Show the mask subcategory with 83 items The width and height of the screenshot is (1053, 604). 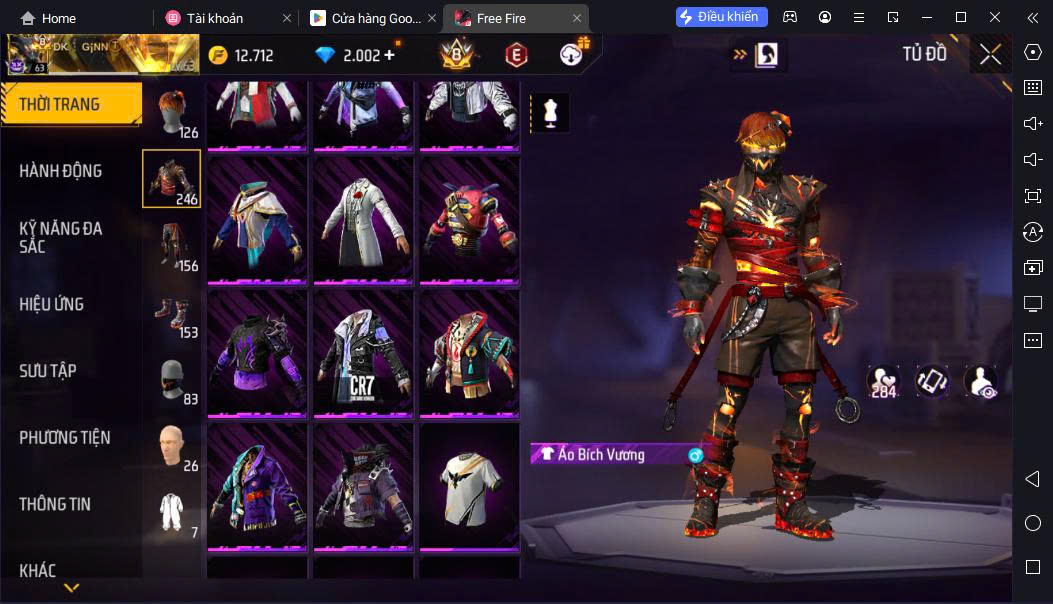tap(172, 380)
